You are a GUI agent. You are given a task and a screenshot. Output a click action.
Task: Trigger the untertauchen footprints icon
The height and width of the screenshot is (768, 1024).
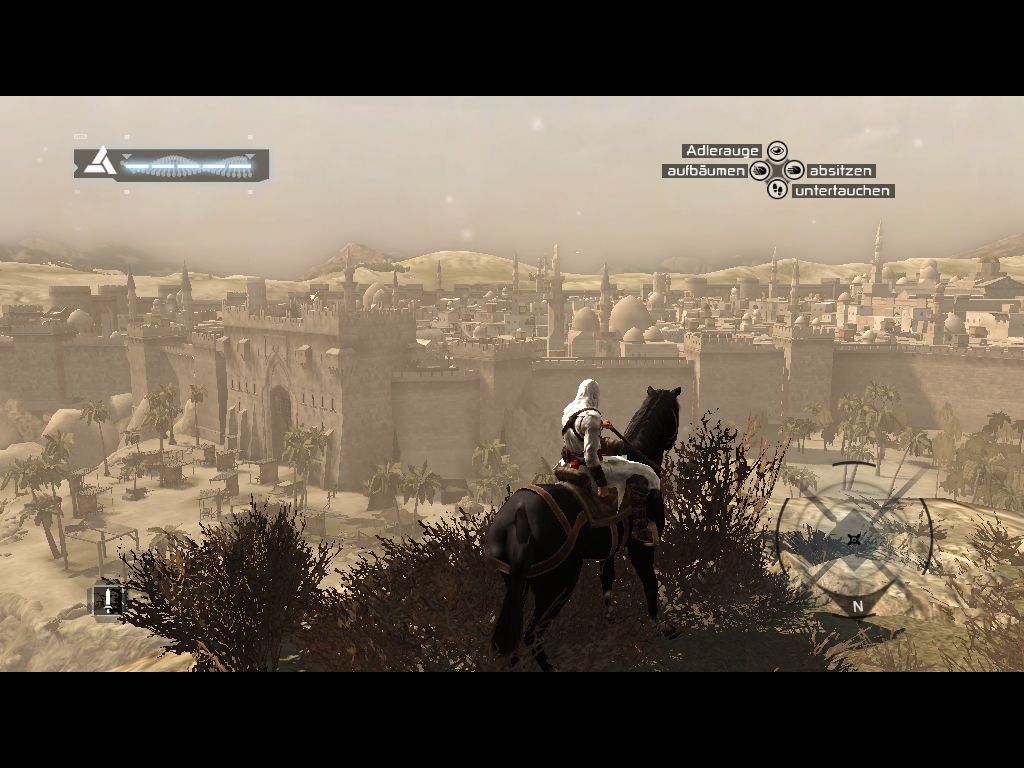(x=777, y=189)
